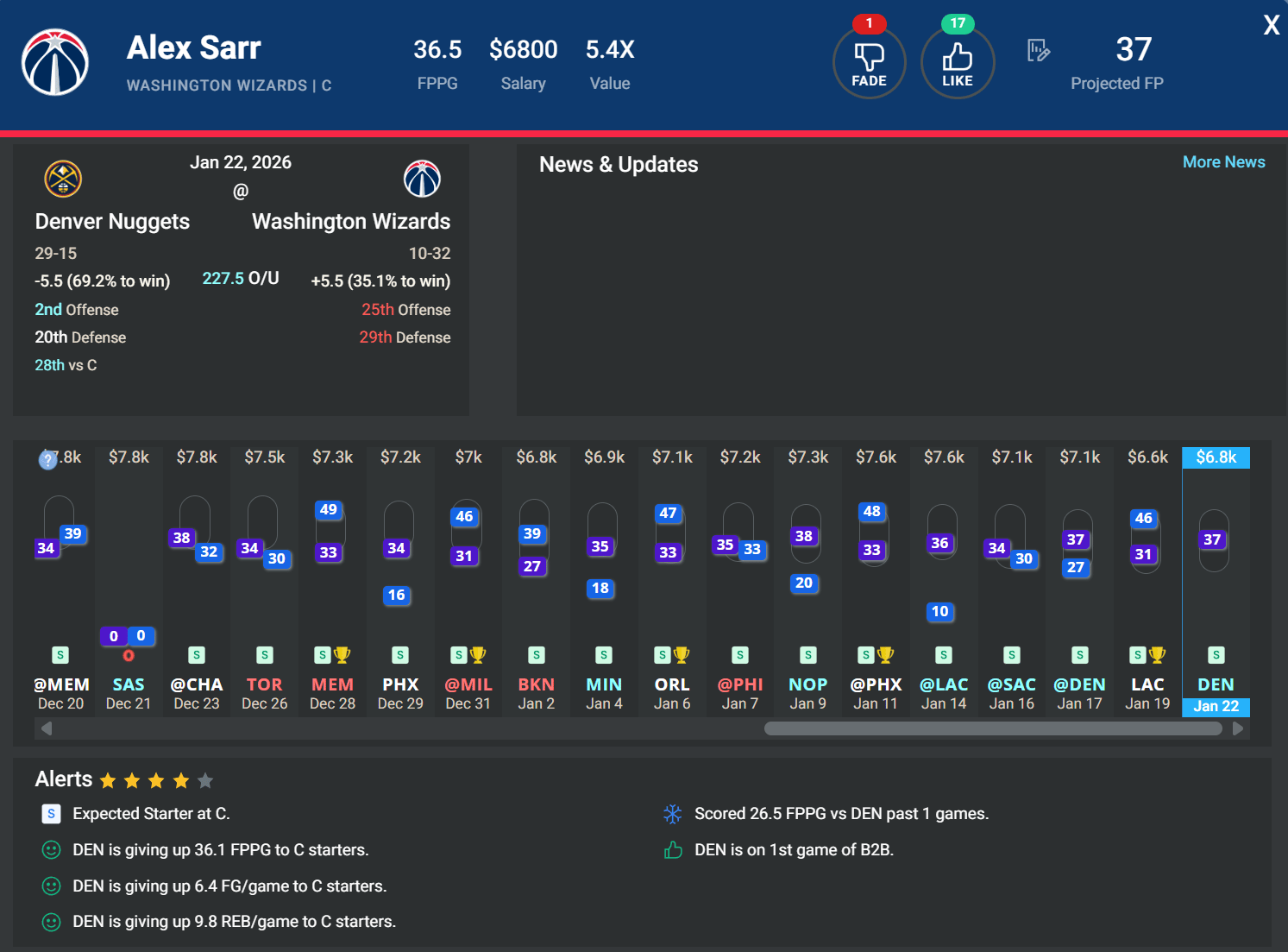Like Alex Sarr with thumbs-up button
Image resolution: width=1288 pixels, height=952 pixels.
click(957, 63)
